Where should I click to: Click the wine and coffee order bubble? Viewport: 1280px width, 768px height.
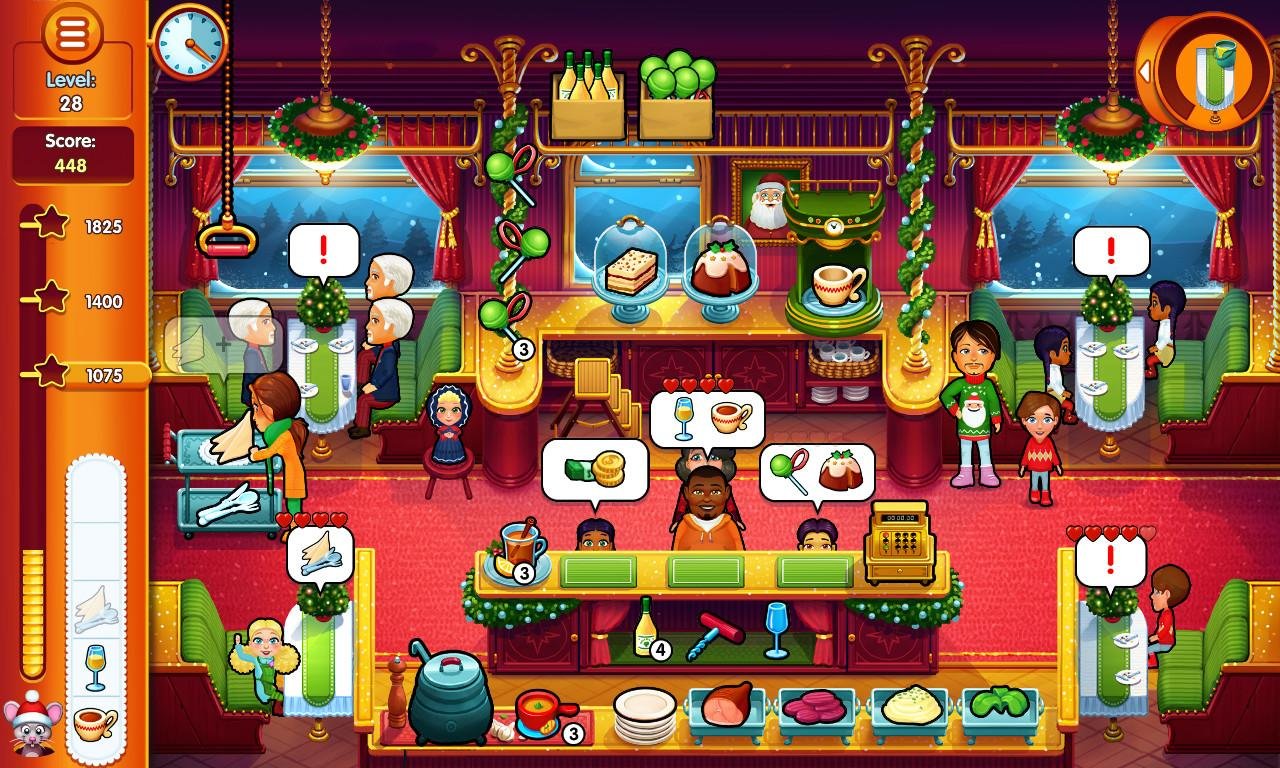(x=707, y=419)
